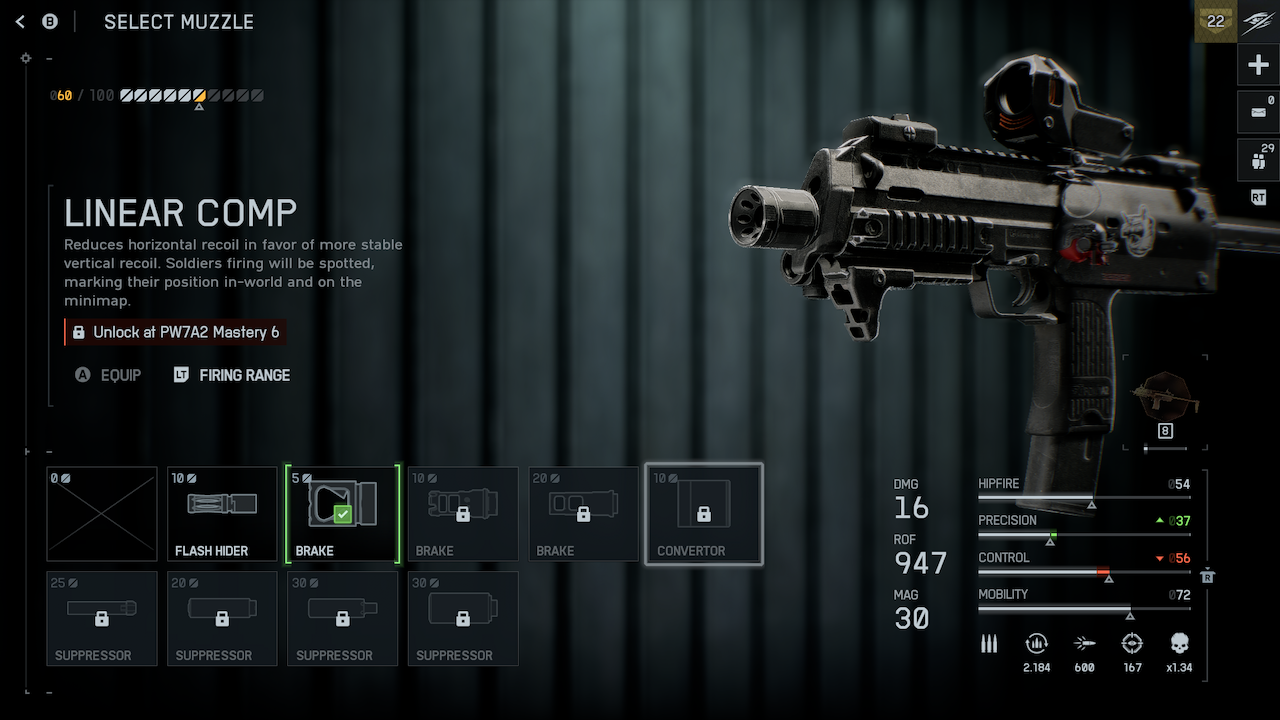Screen dimensions: 1280x720
Task: Open the squad icon showing 29
Action: (1258, 158)
